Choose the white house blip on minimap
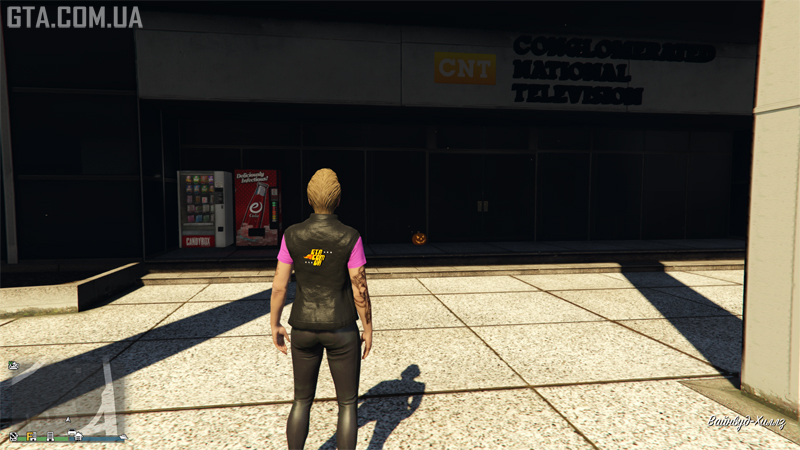Screen dimensions: 800x450 point(78,436)
